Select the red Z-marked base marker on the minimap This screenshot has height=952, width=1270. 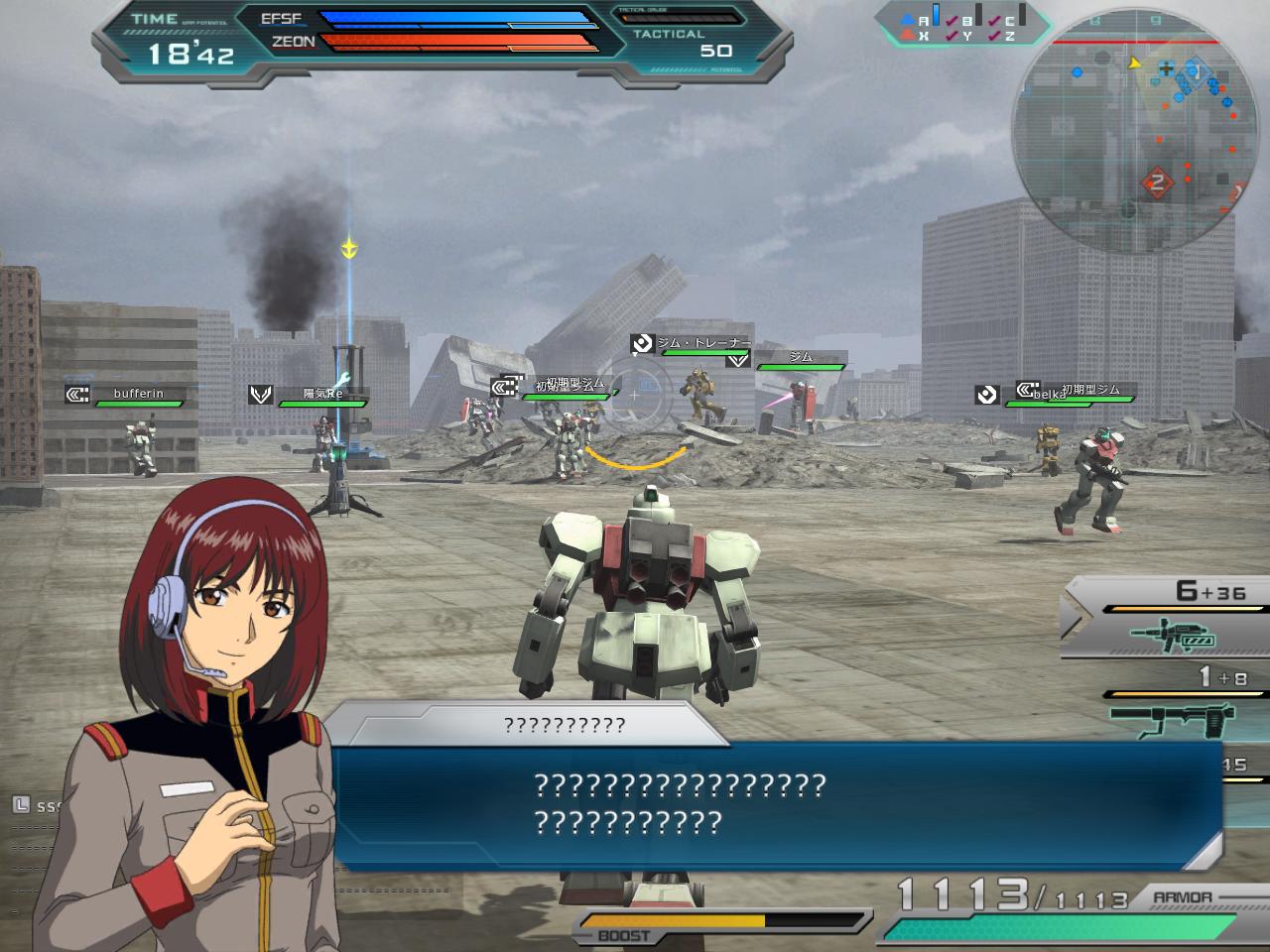point(1156,180)
